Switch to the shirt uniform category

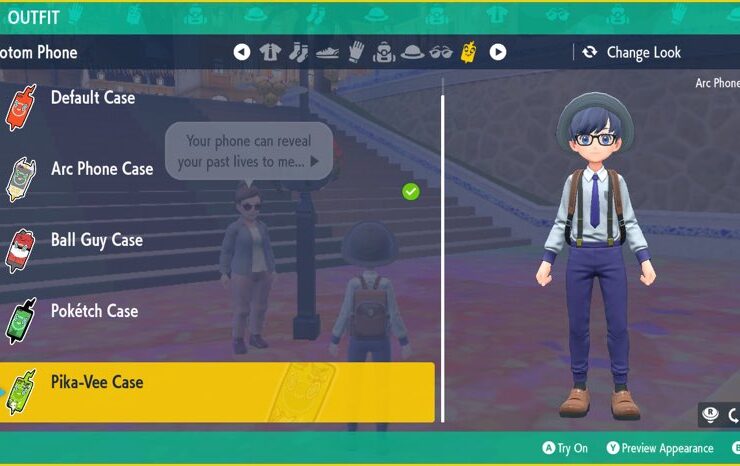(x=270, y=52)
